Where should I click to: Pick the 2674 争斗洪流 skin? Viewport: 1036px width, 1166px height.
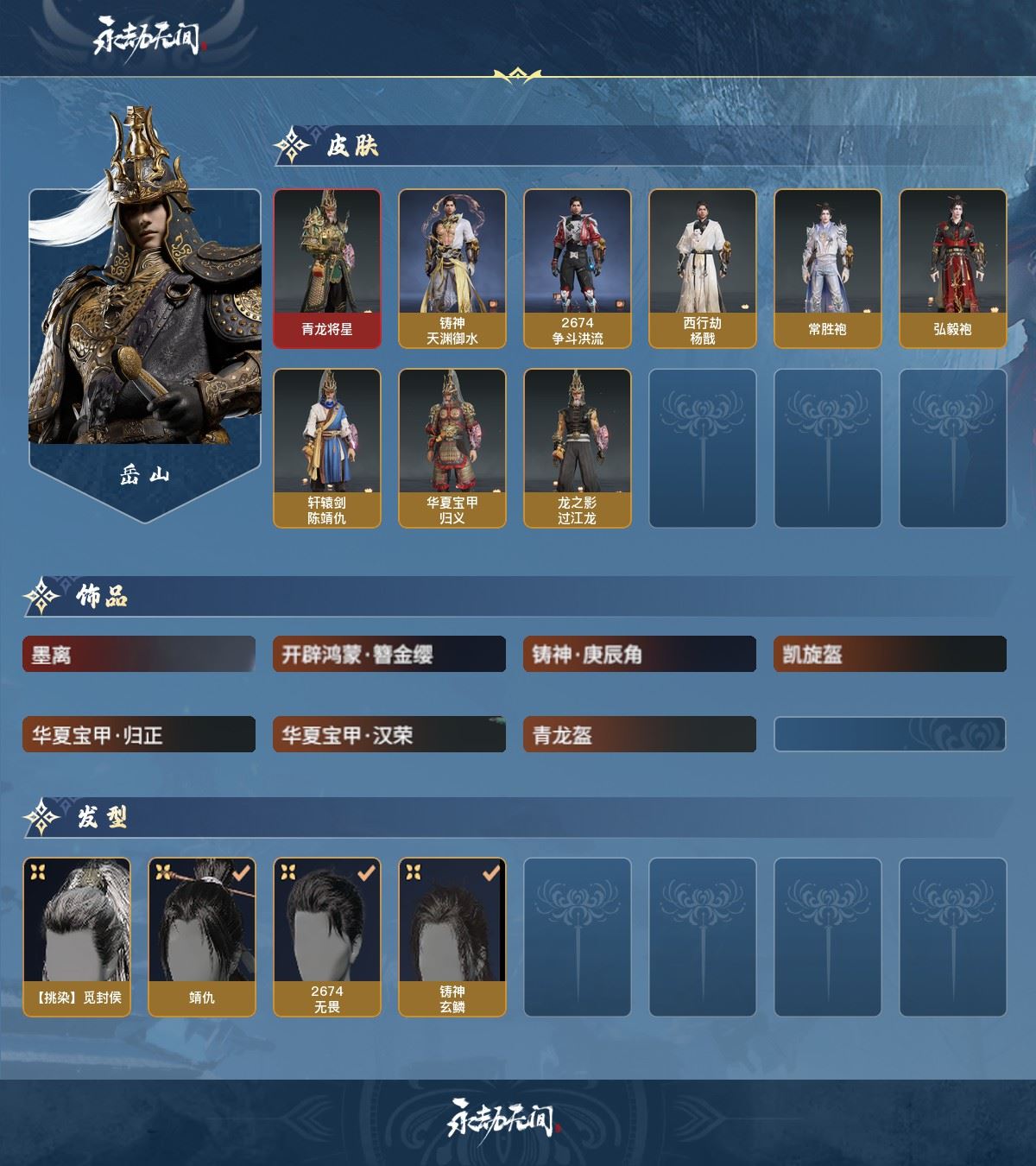(x=577, y=269)
